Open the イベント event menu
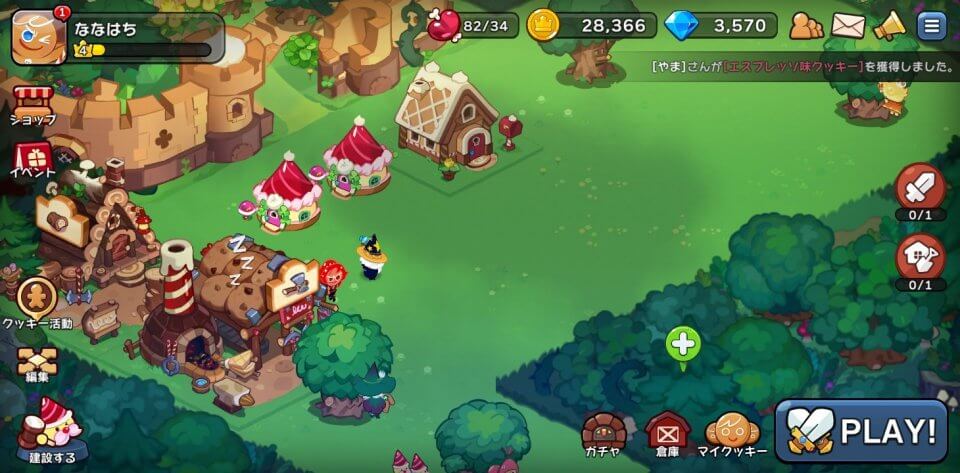 (33, 160)
